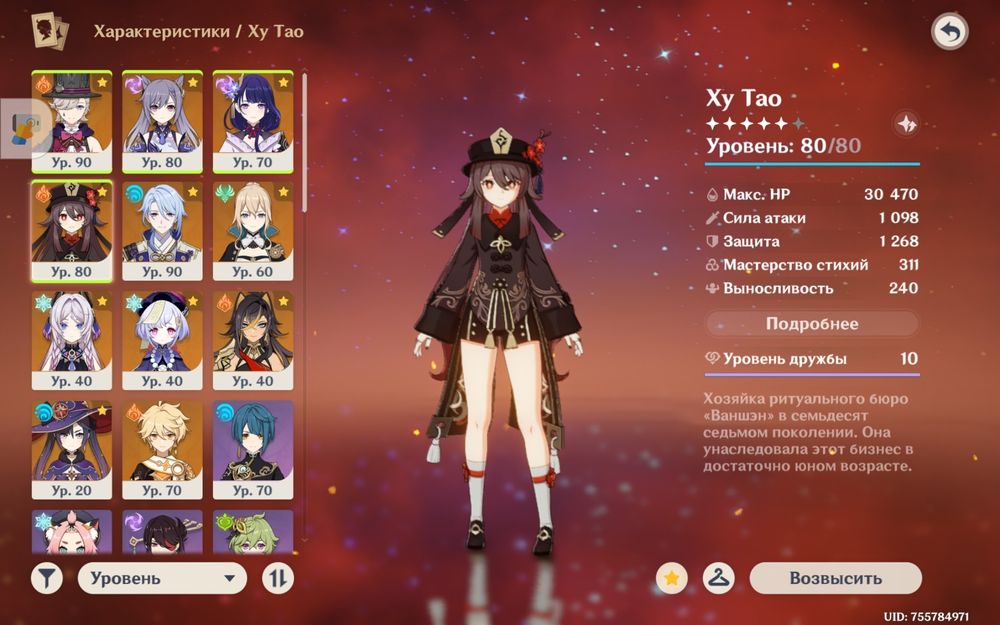Open the outfit hanger button
This screenshot has width=1000, height=625.
[x=718, y=578]
